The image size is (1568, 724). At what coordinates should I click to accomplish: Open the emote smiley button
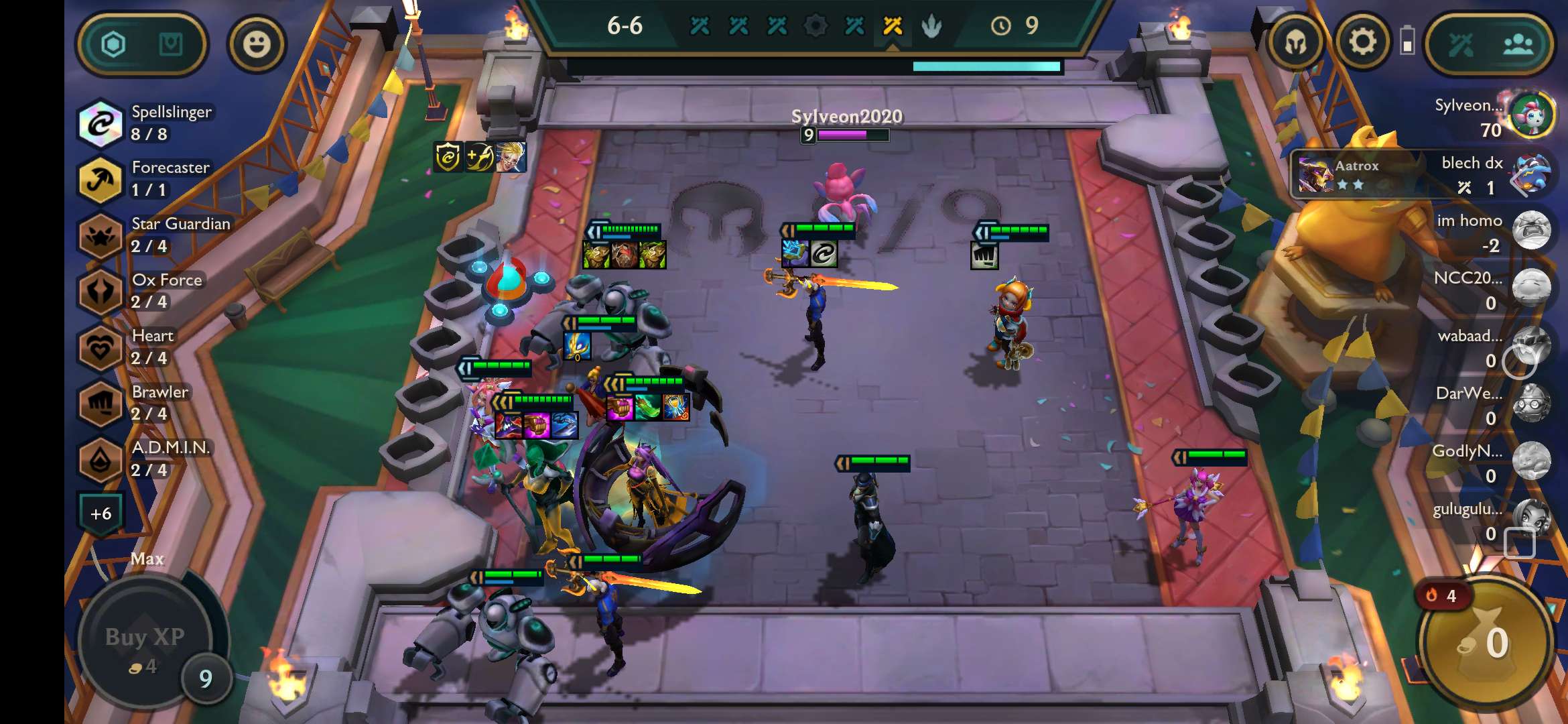pyautogui.click(x=257, y=44)
